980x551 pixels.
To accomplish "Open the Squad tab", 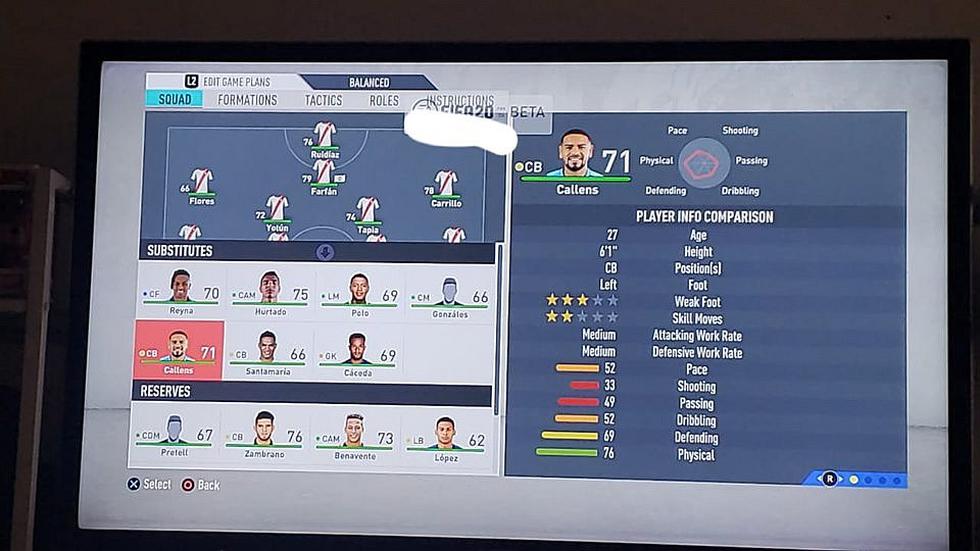I will coord(175,100).
